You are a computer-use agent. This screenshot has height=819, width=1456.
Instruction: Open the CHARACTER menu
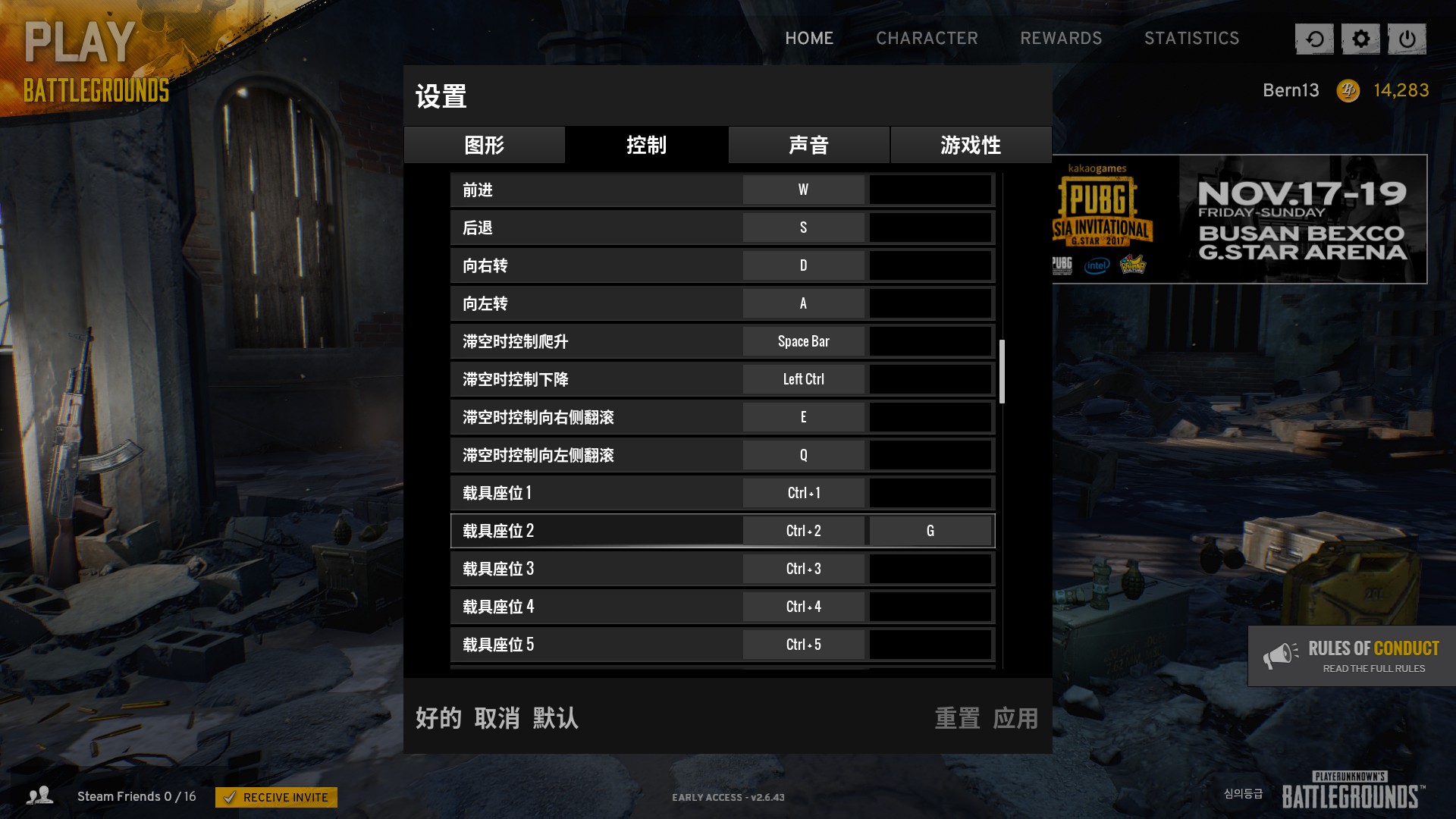pyautogui.click(x=927, y=38)
